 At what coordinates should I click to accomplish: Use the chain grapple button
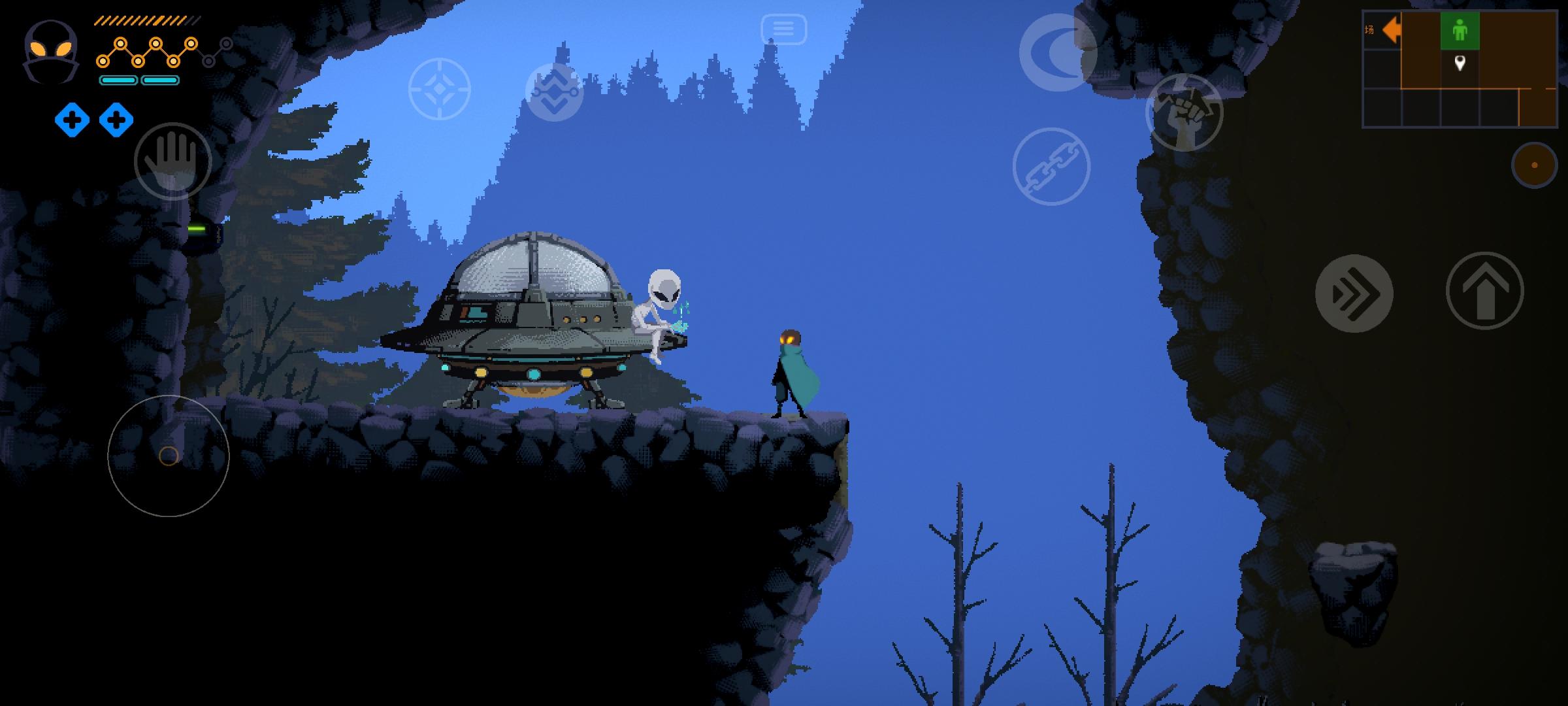[x=1051, y=167]
